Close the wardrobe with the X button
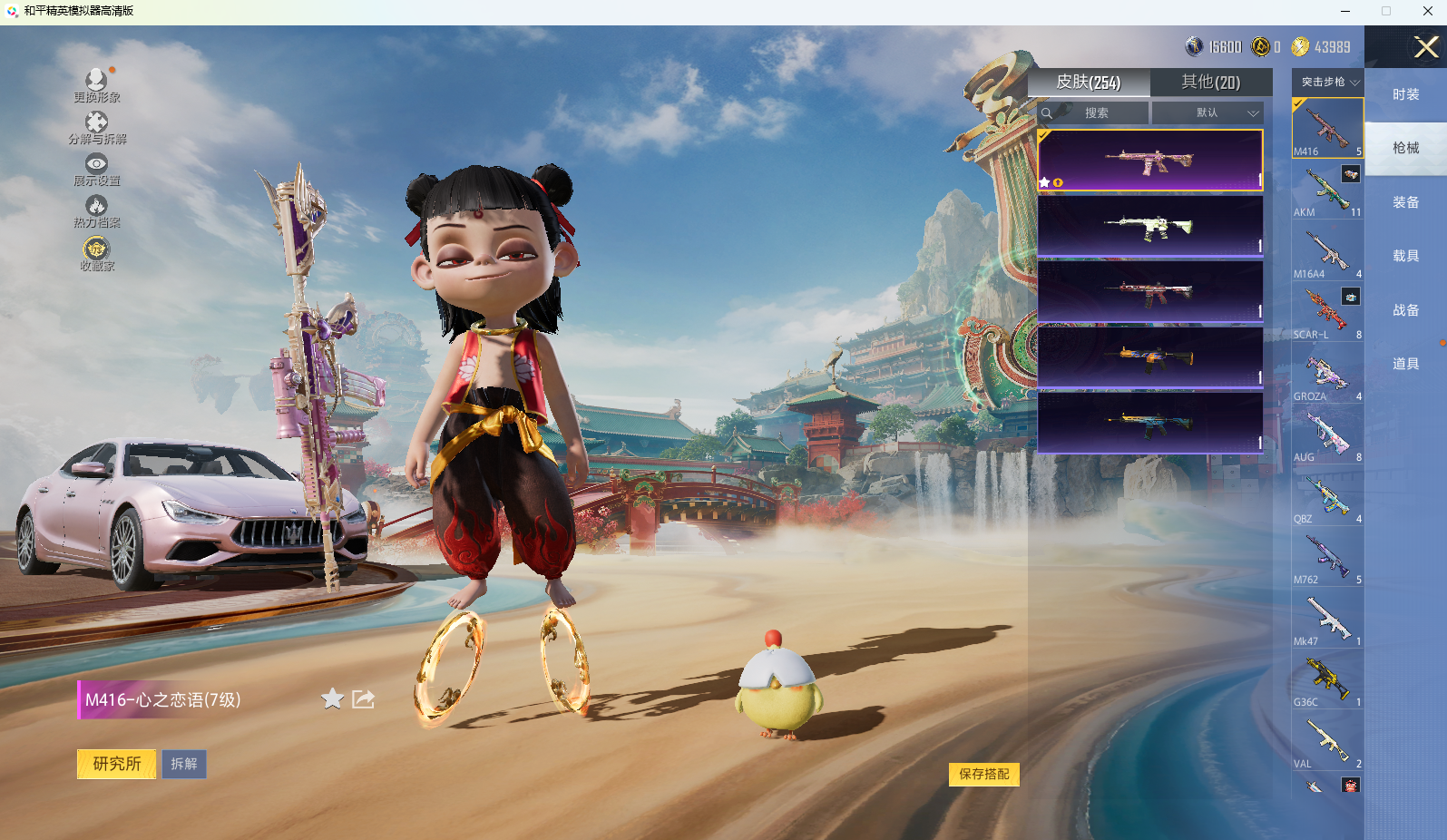The height and width of the screenshot is (840, 1447). (x=1426, y=47)
